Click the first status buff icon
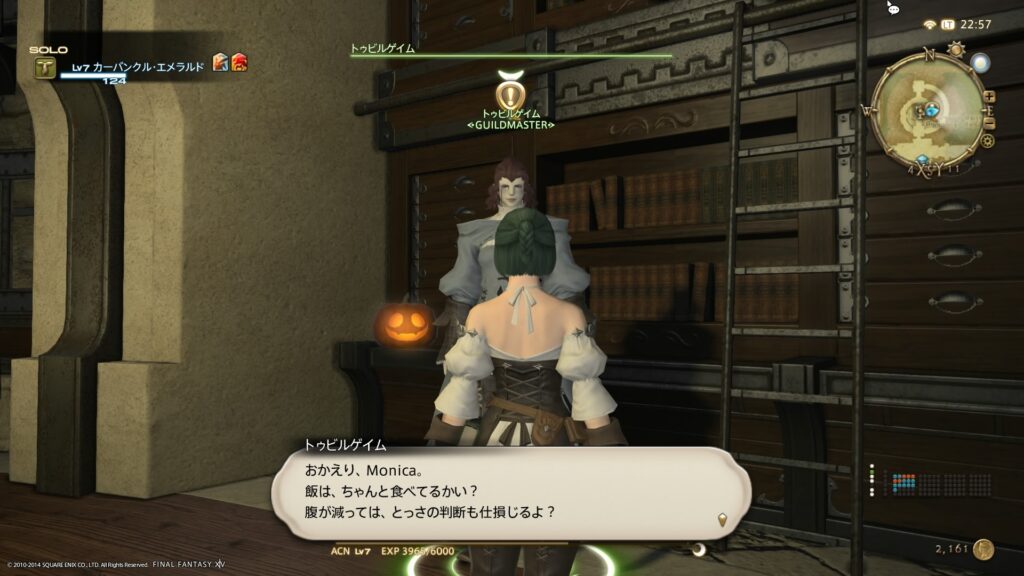The image size is (1024, 576). 220,63
